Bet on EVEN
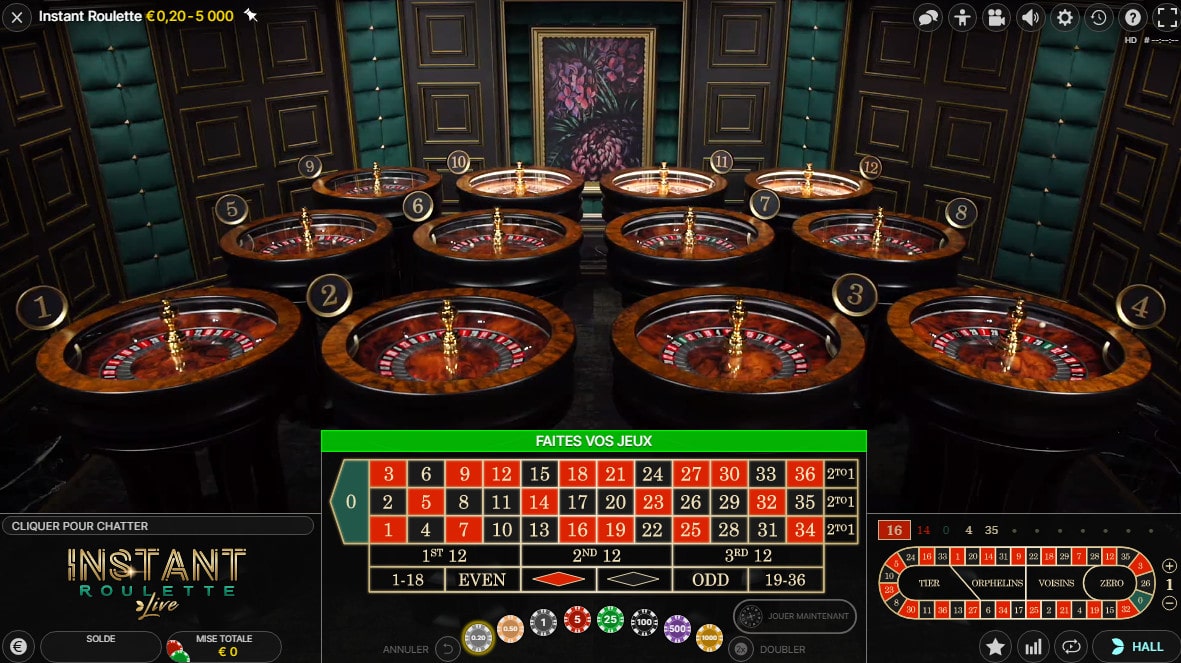Image resolution: width=1181 pixels, height=663 pixels. click(x=482, y=579)
